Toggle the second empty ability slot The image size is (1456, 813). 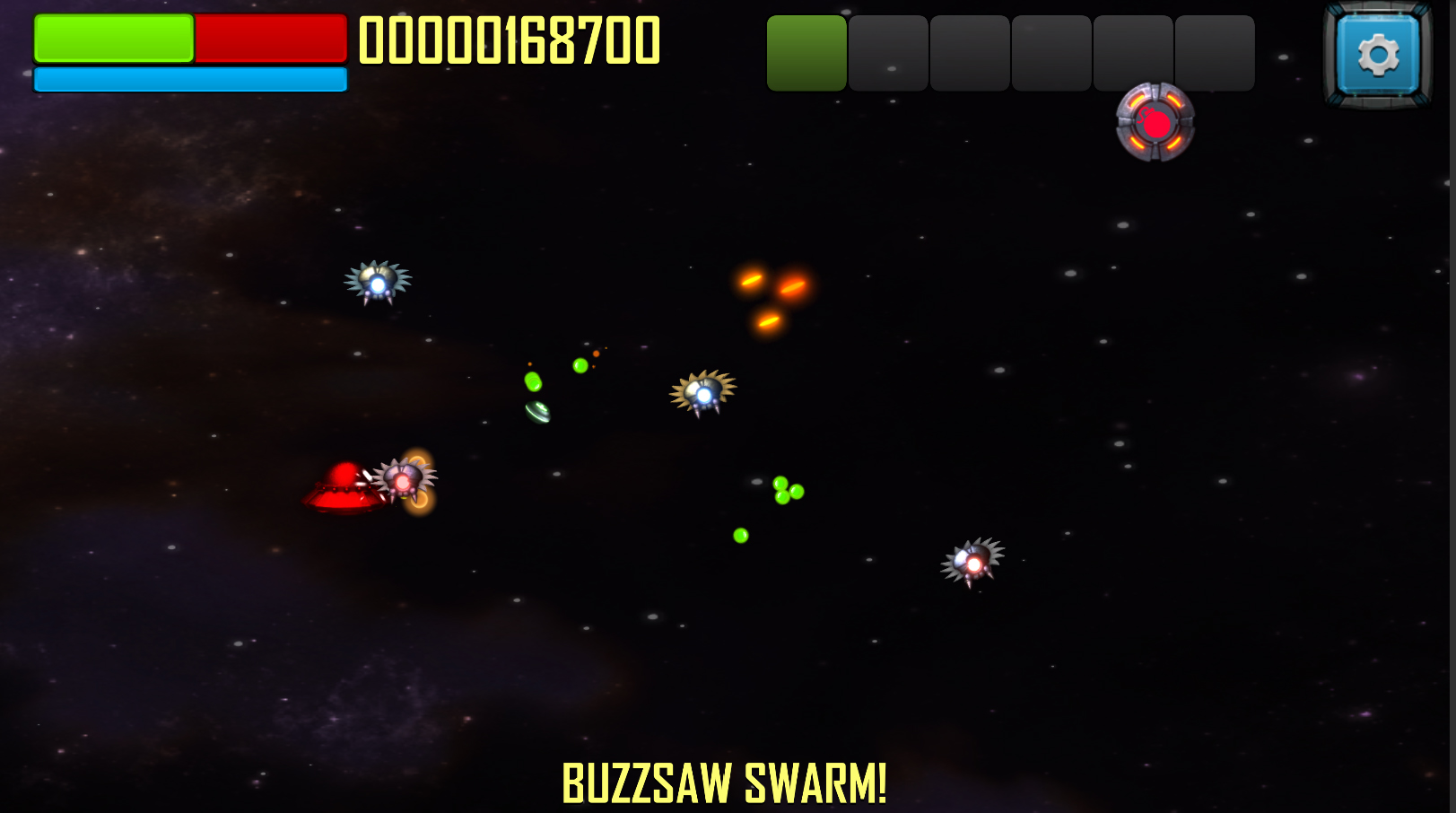pyautogui.click(x=887, y=51)
